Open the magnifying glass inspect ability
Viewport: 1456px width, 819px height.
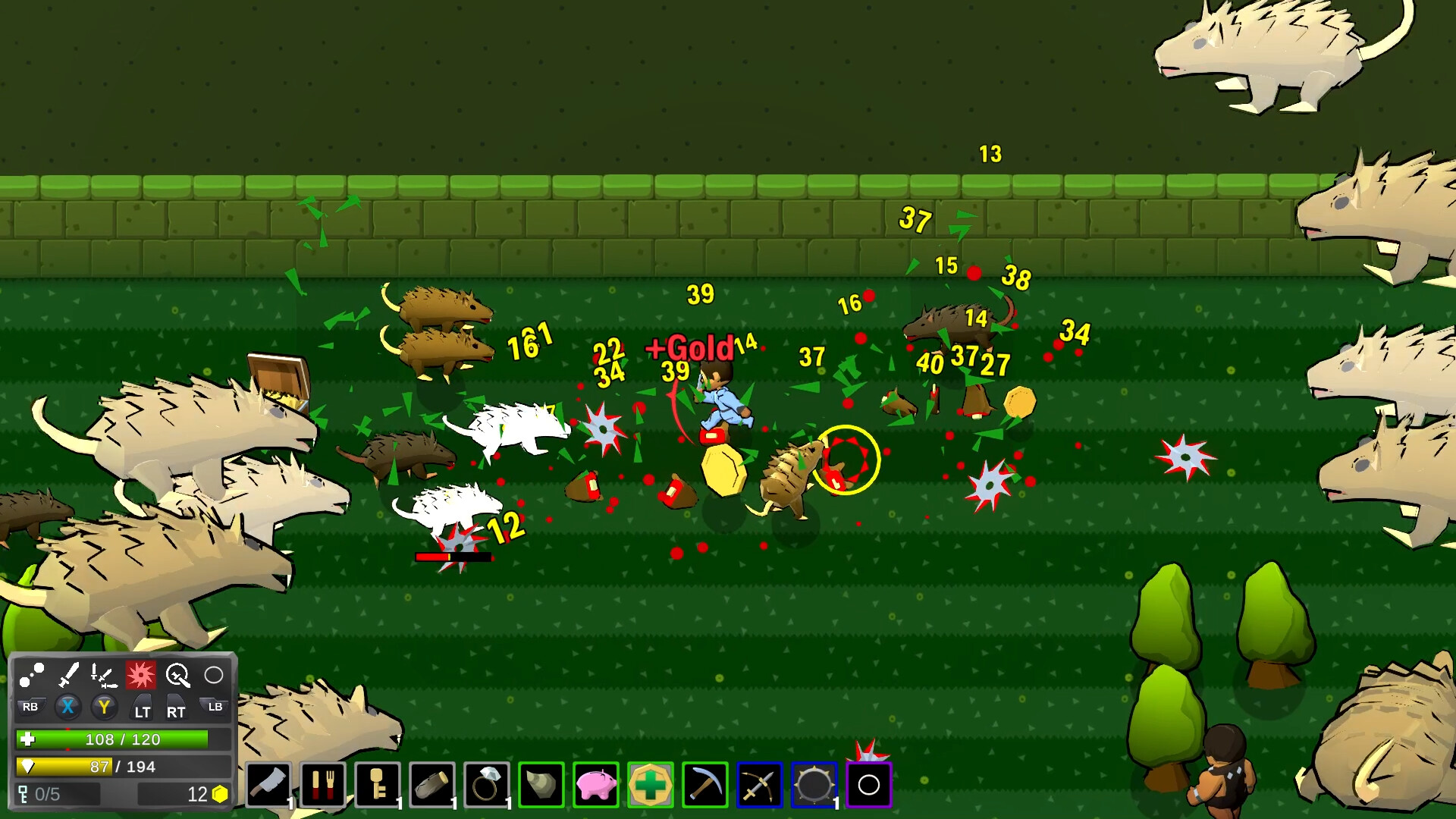pos(177,675)
